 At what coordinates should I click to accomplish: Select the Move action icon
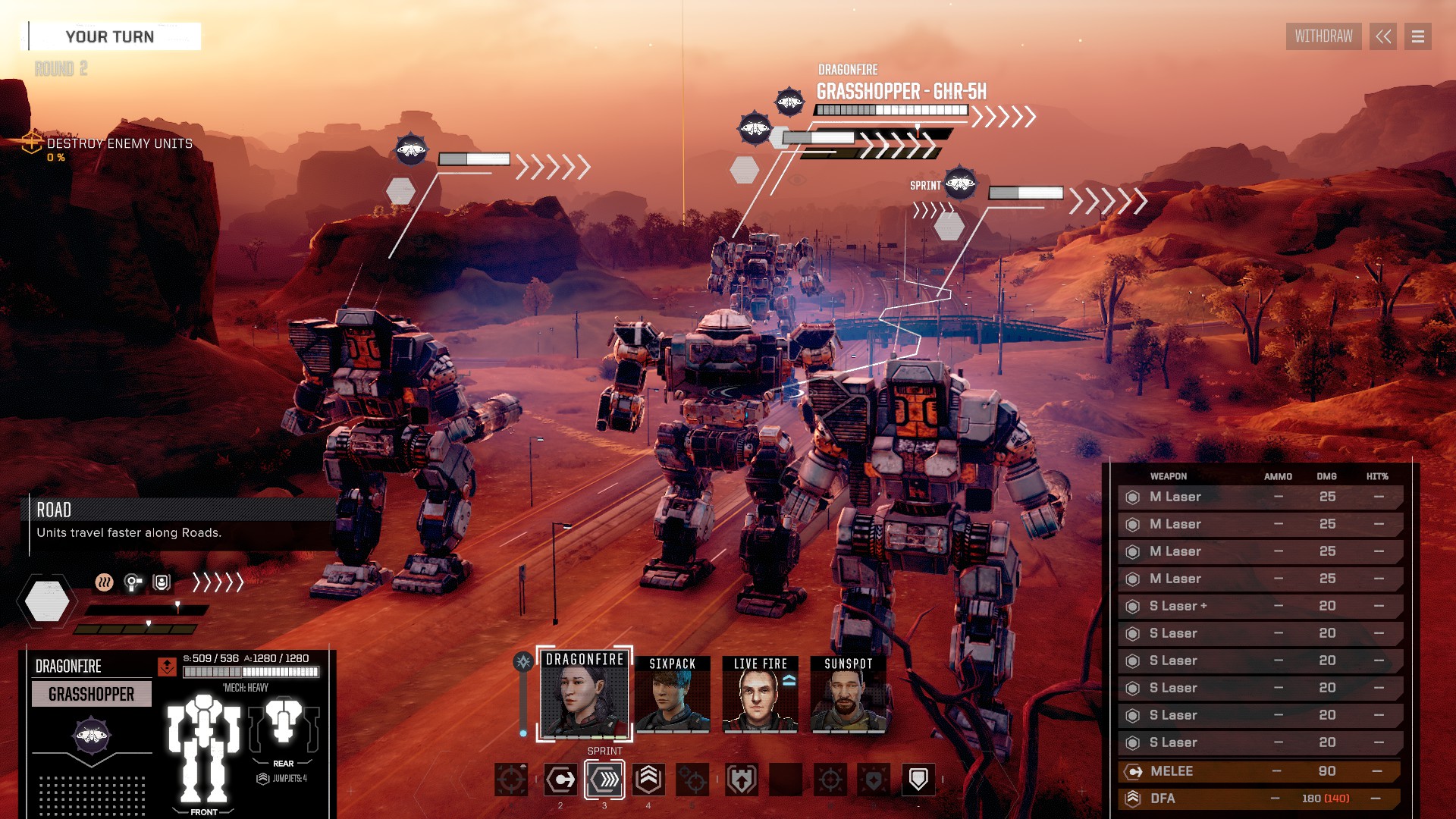560,779
